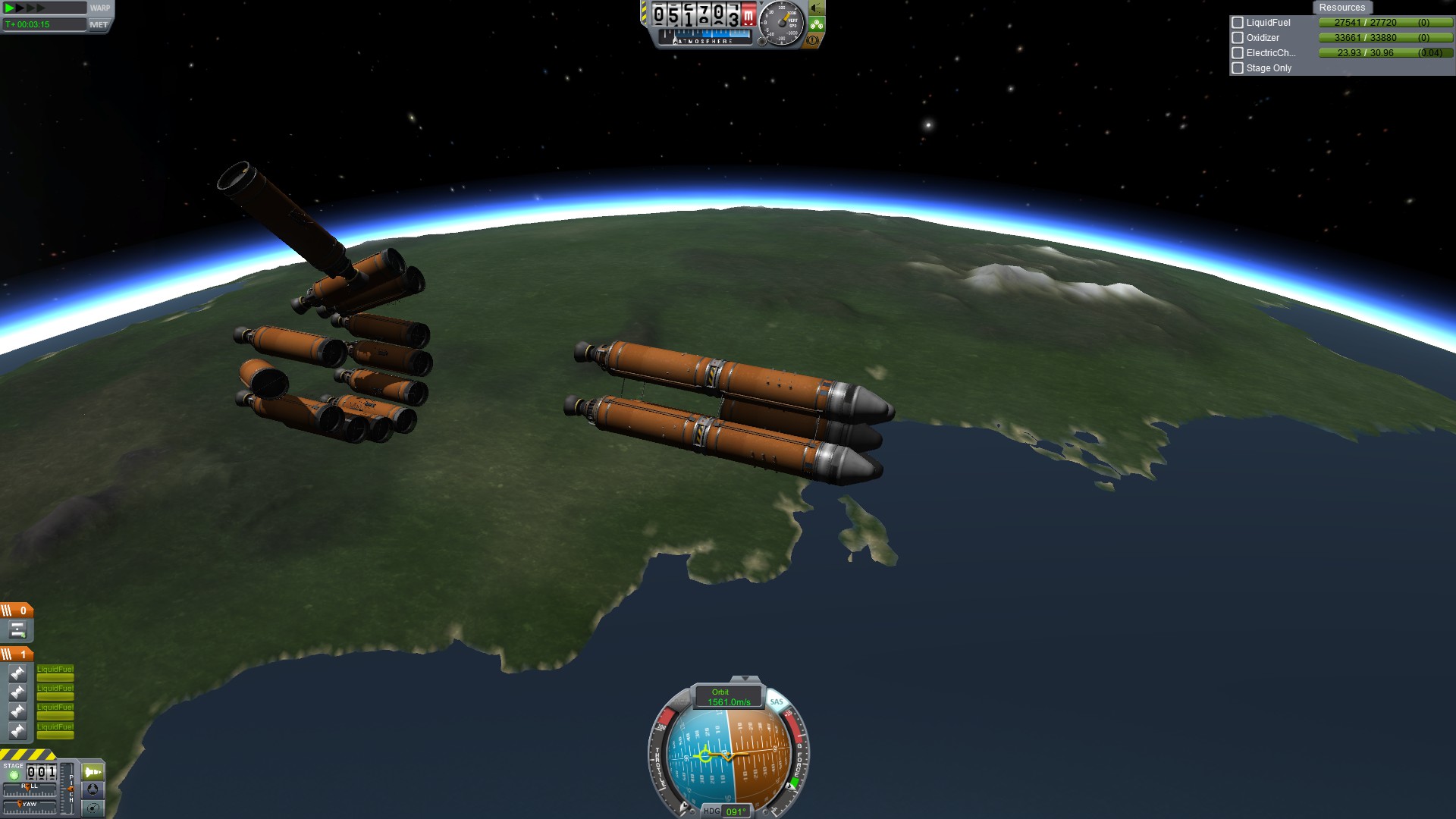This screenshot has width=1456, height=819.
Task: Click the orange stage 1 header
Action: (x=17, y=654)
